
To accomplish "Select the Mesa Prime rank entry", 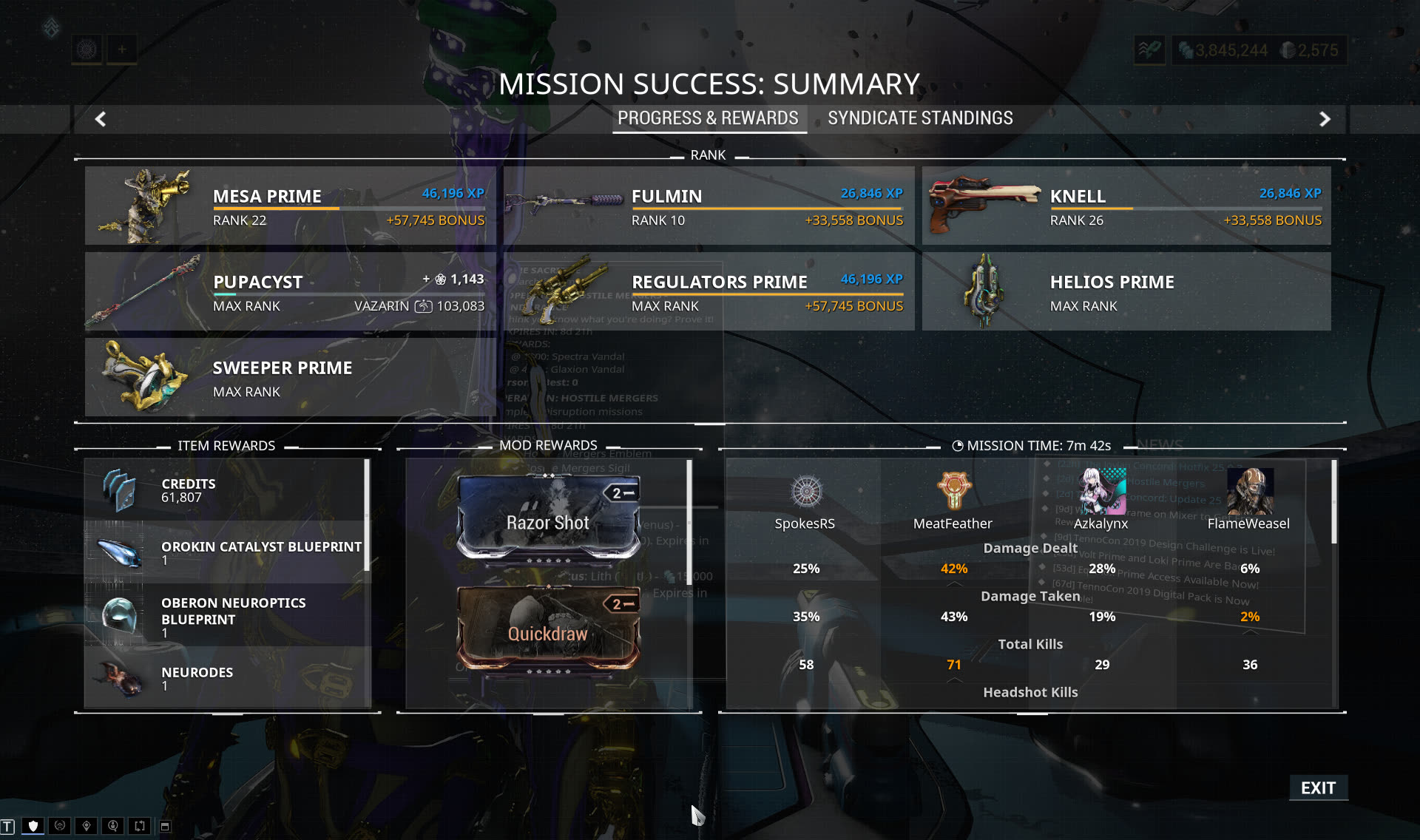I will pos(290,206).
